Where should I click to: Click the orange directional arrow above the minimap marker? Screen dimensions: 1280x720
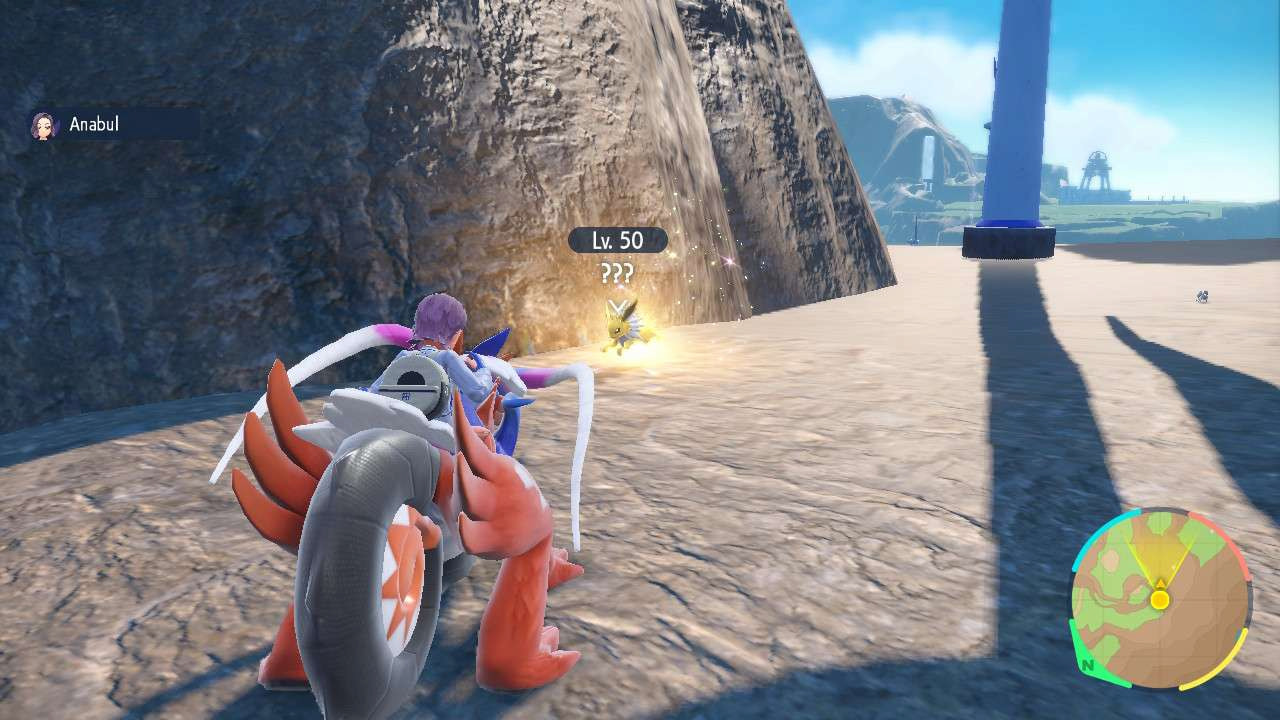pyautogui.click(x=1160, y=582)
